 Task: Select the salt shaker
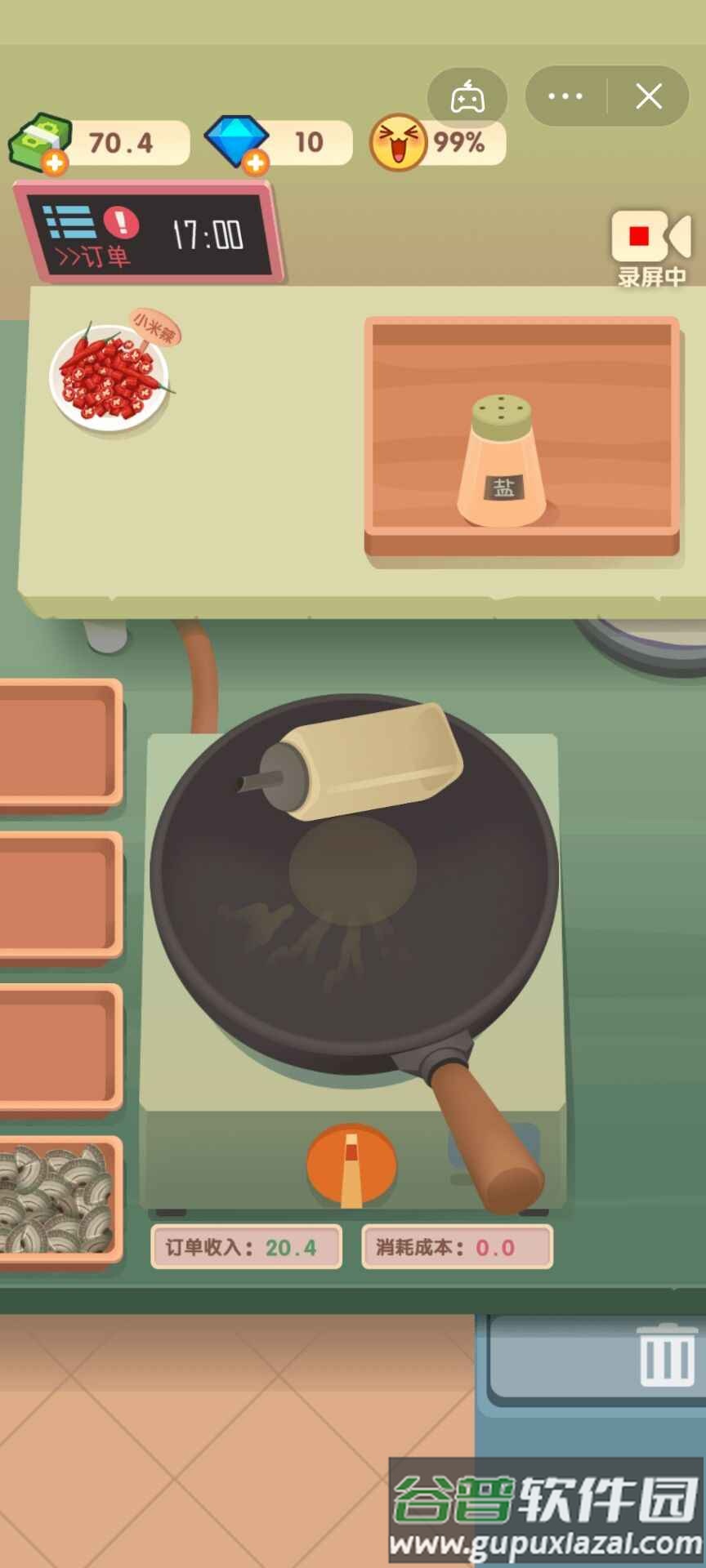[x=502, y=461]
